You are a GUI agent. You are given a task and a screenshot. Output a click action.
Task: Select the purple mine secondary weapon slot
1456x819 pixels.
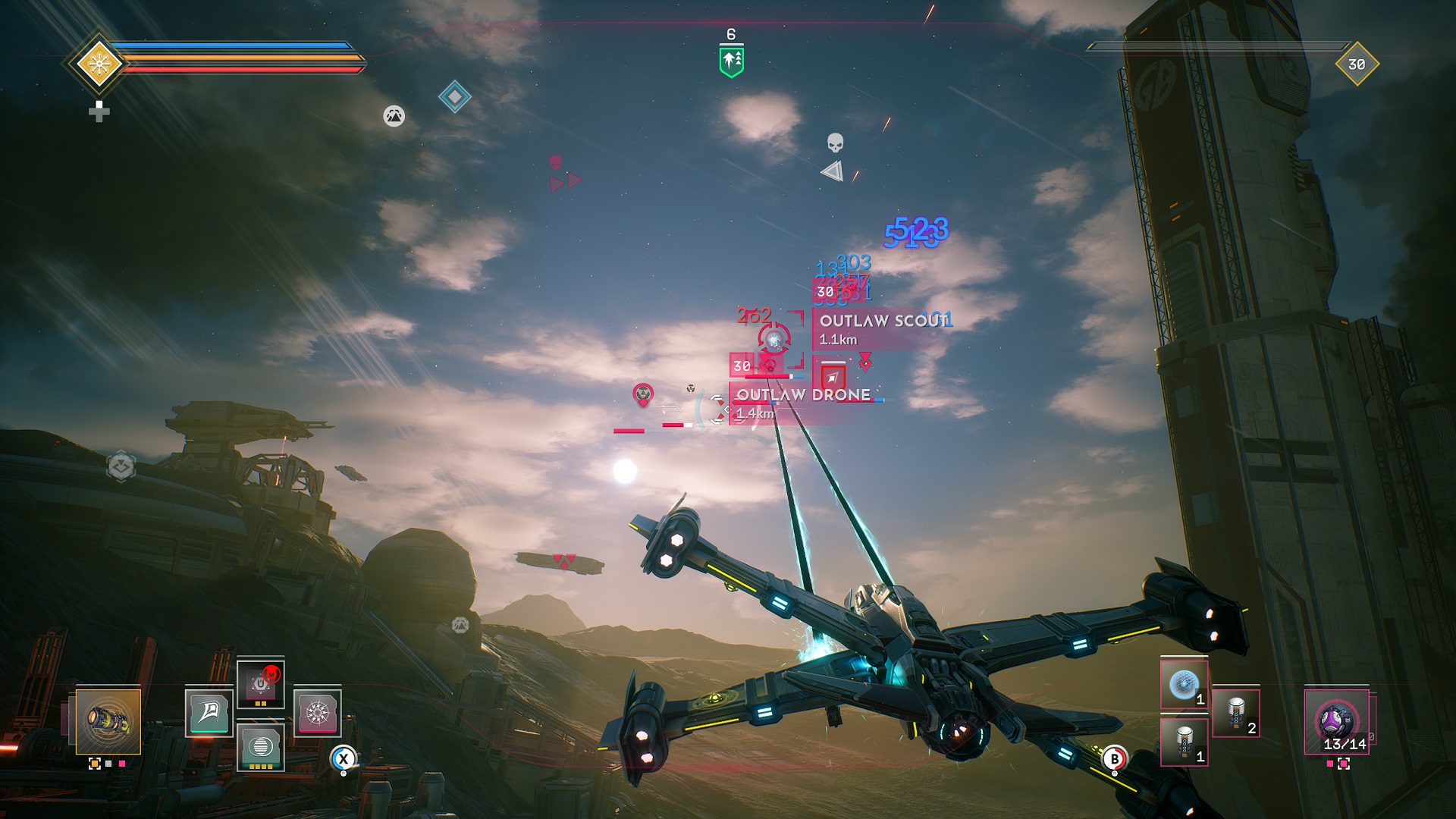click(x=1336, y=721)
